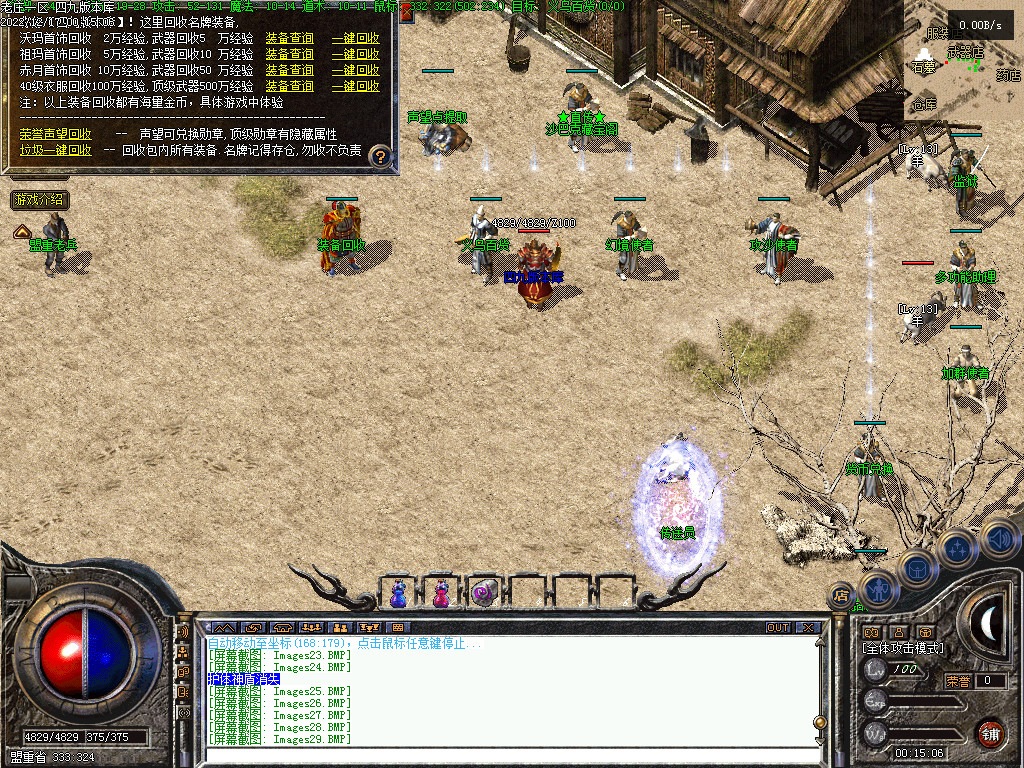
Task: Choose the 垃圾一键回收 option
Action: (x=55, y=149)
